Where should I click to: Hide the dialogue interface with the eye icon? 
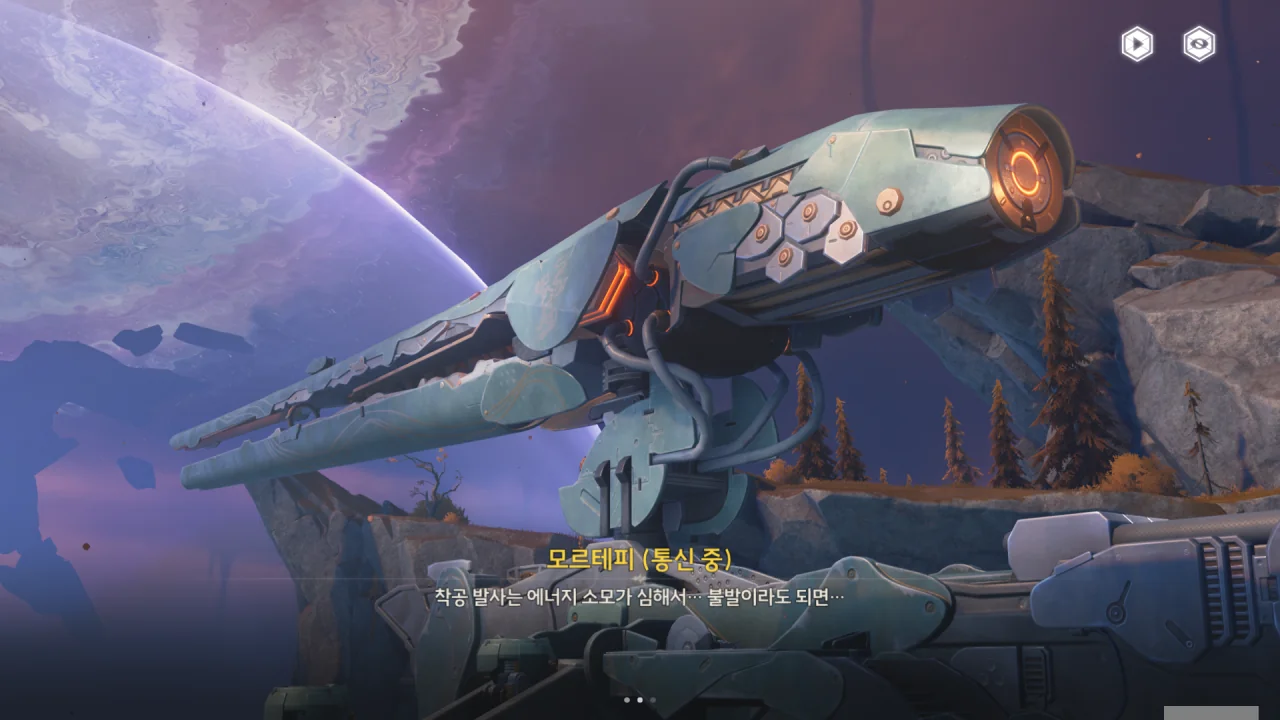click(x=1199, y=44)
